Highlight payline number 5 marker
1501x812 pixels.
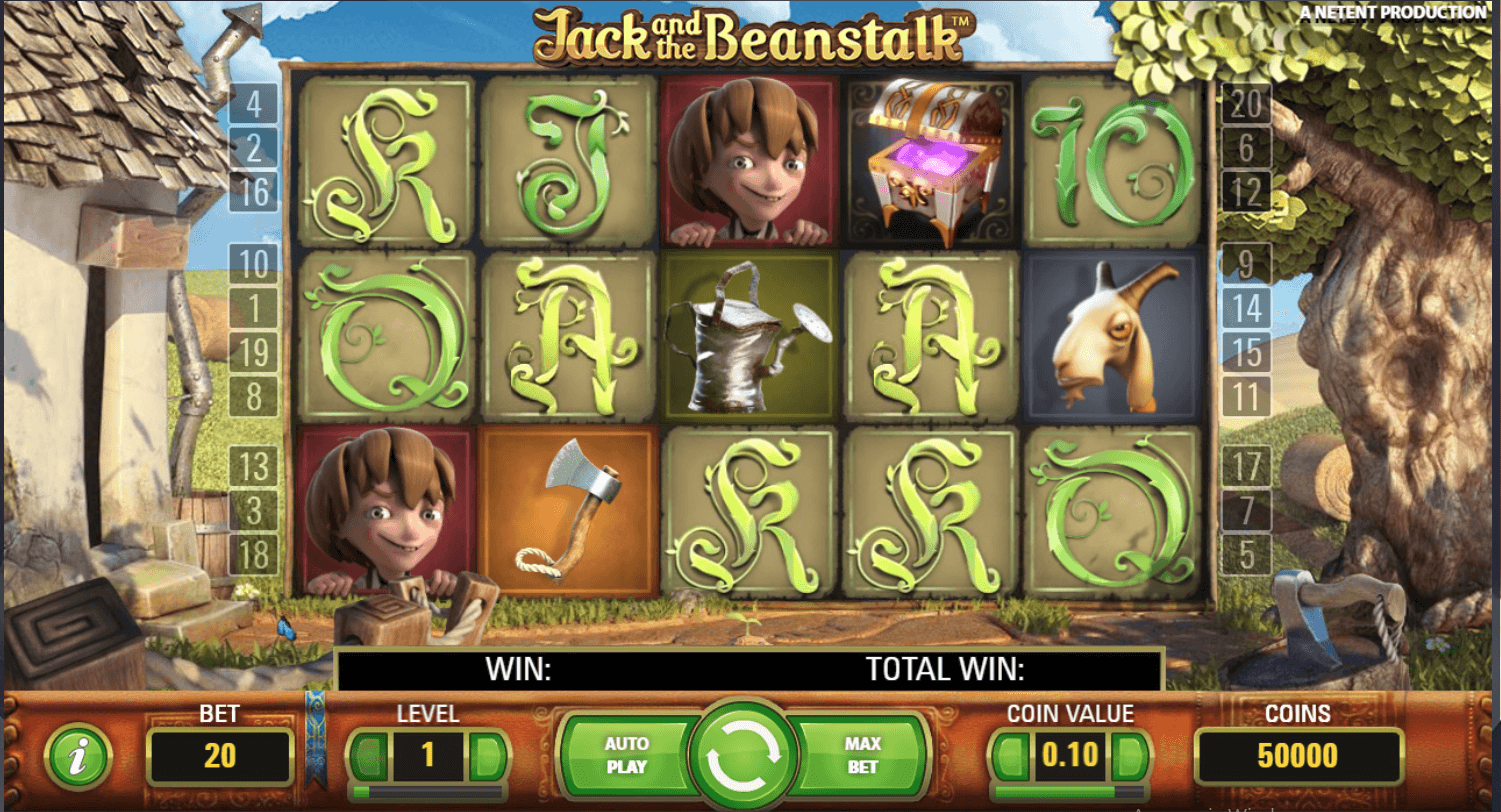pyautogui.click(x=1246, y=554)
